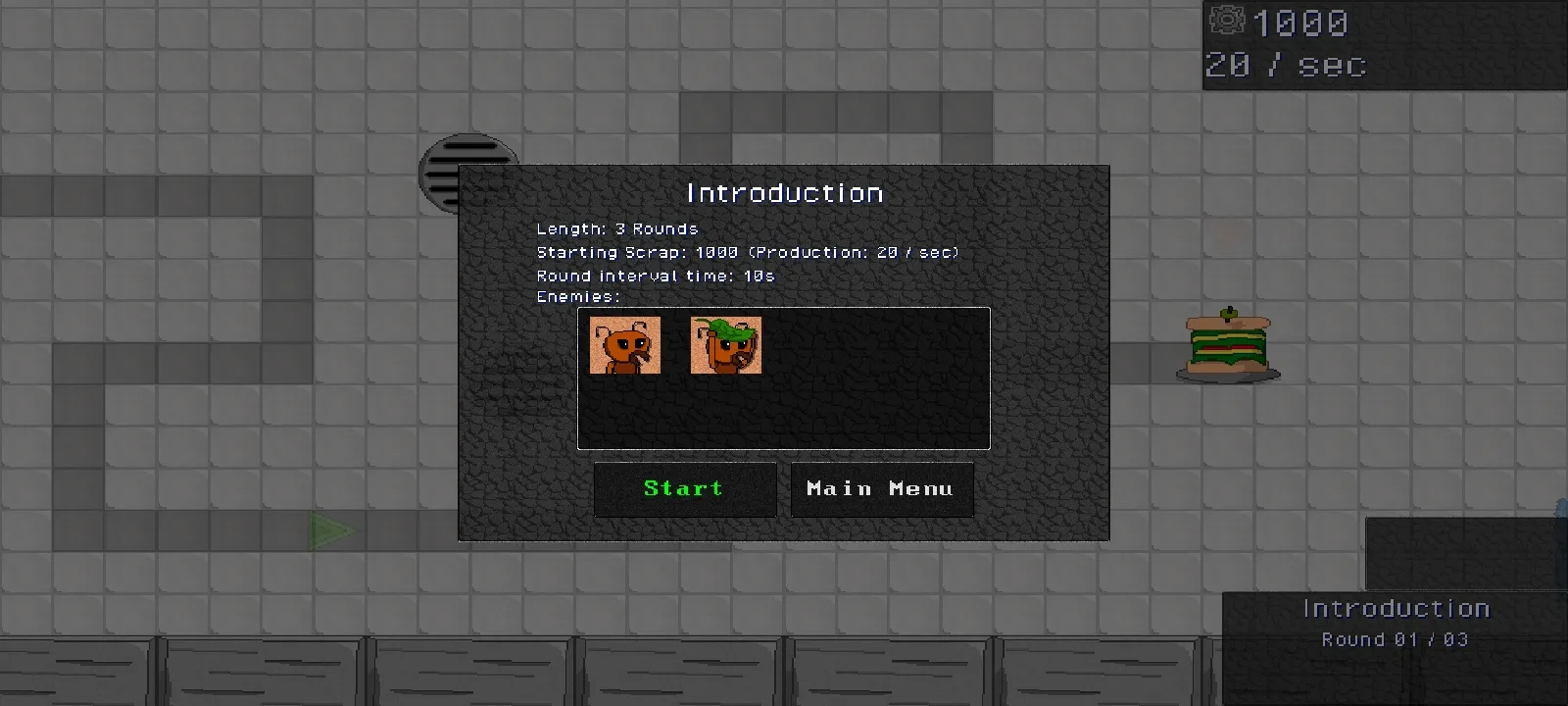
Task: Click the green spawn arrow on the path
Action: 330,530
